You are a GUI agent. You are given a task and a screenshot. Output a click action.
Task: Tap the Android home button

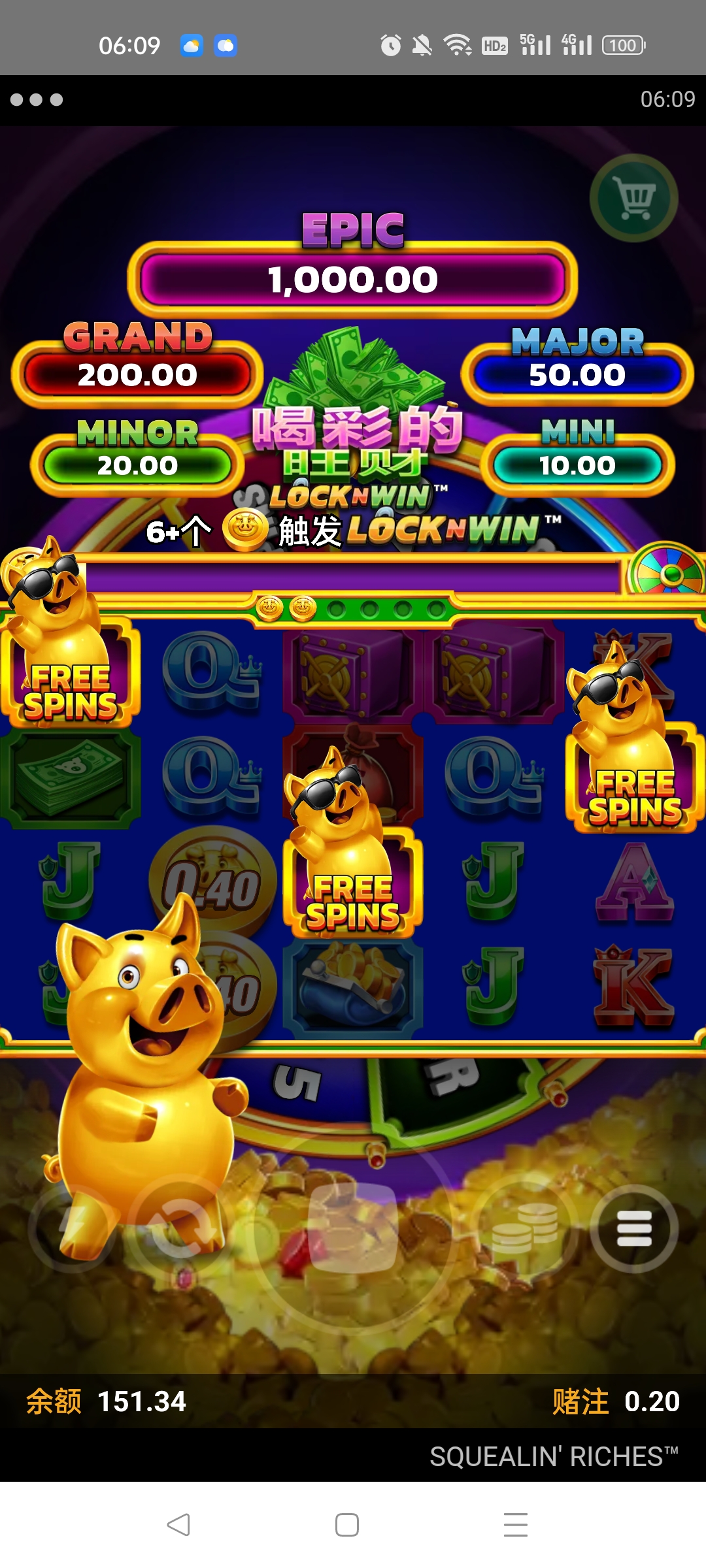[x=346, y=1525]
